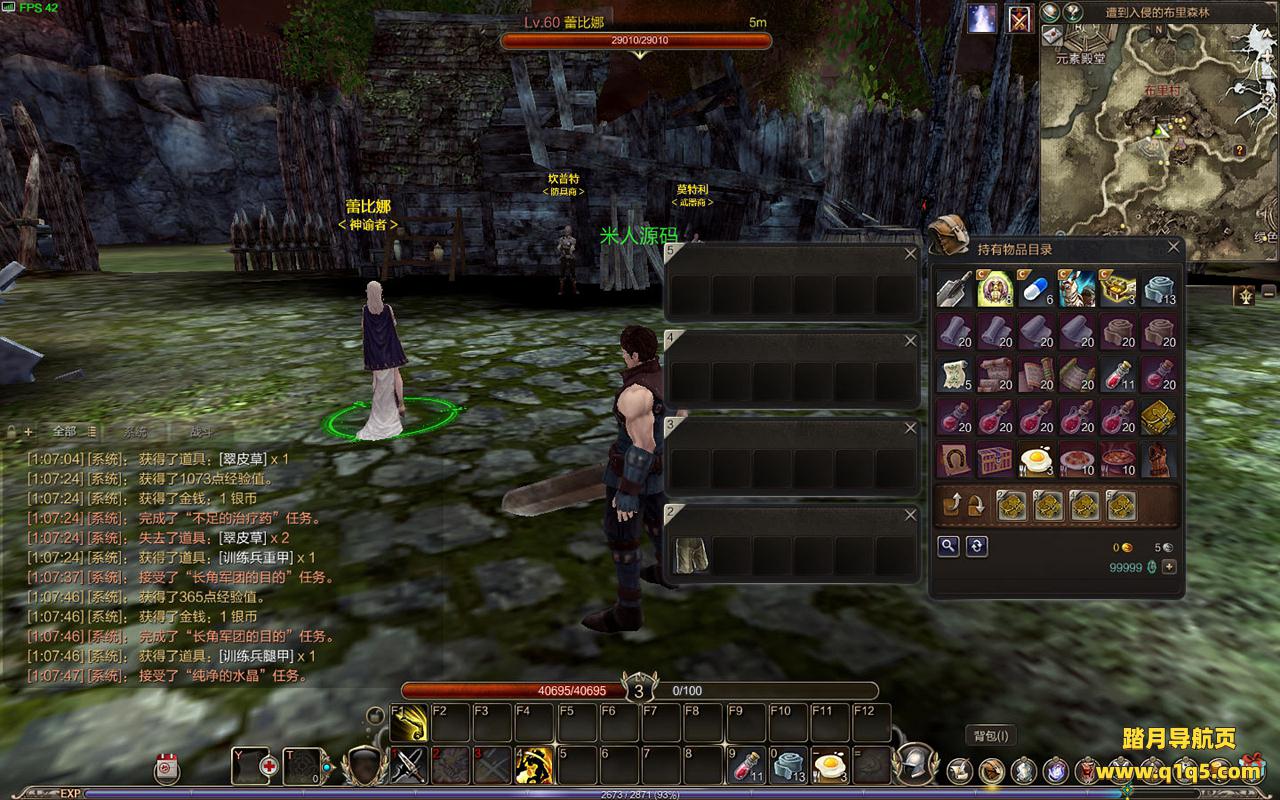
Task: Select the pants item in bag 2
Action: pos(688,555)
